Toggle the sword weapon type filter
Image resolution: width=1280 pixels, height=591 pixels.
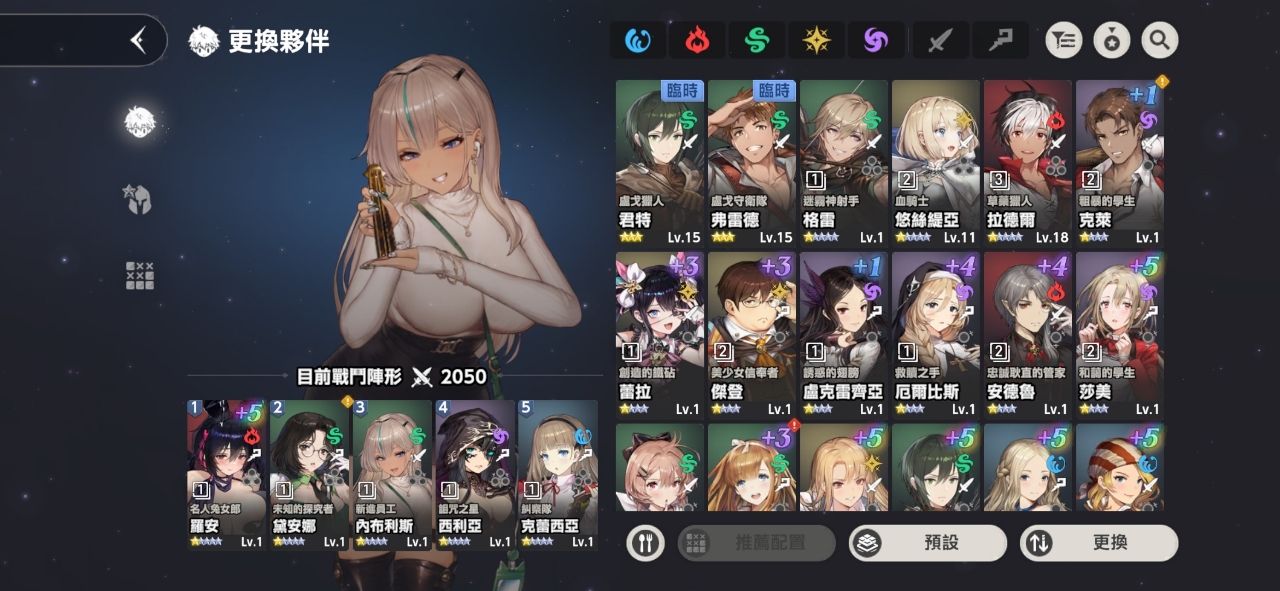[x=940, y=40]
